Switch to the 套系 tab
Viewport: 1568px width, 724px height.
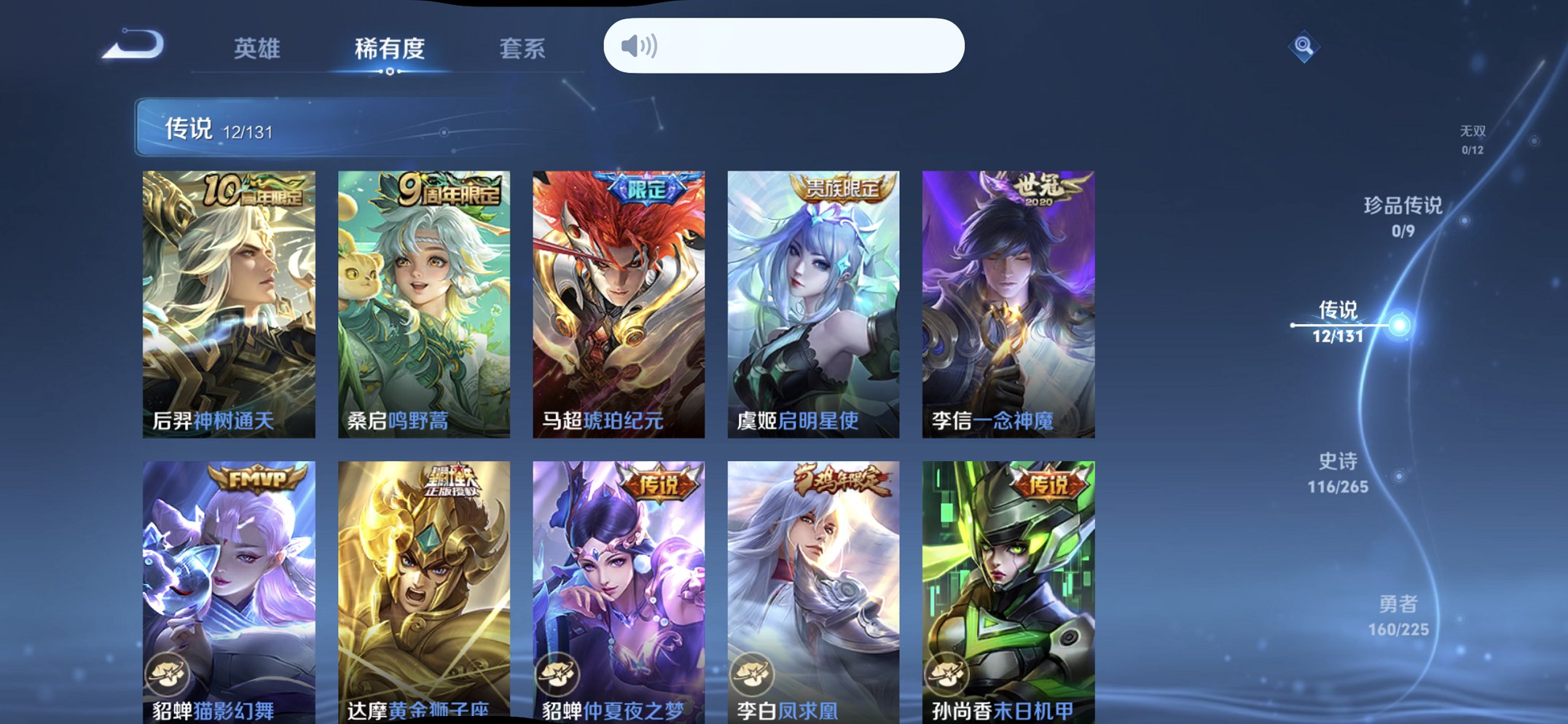coord(525,49)
